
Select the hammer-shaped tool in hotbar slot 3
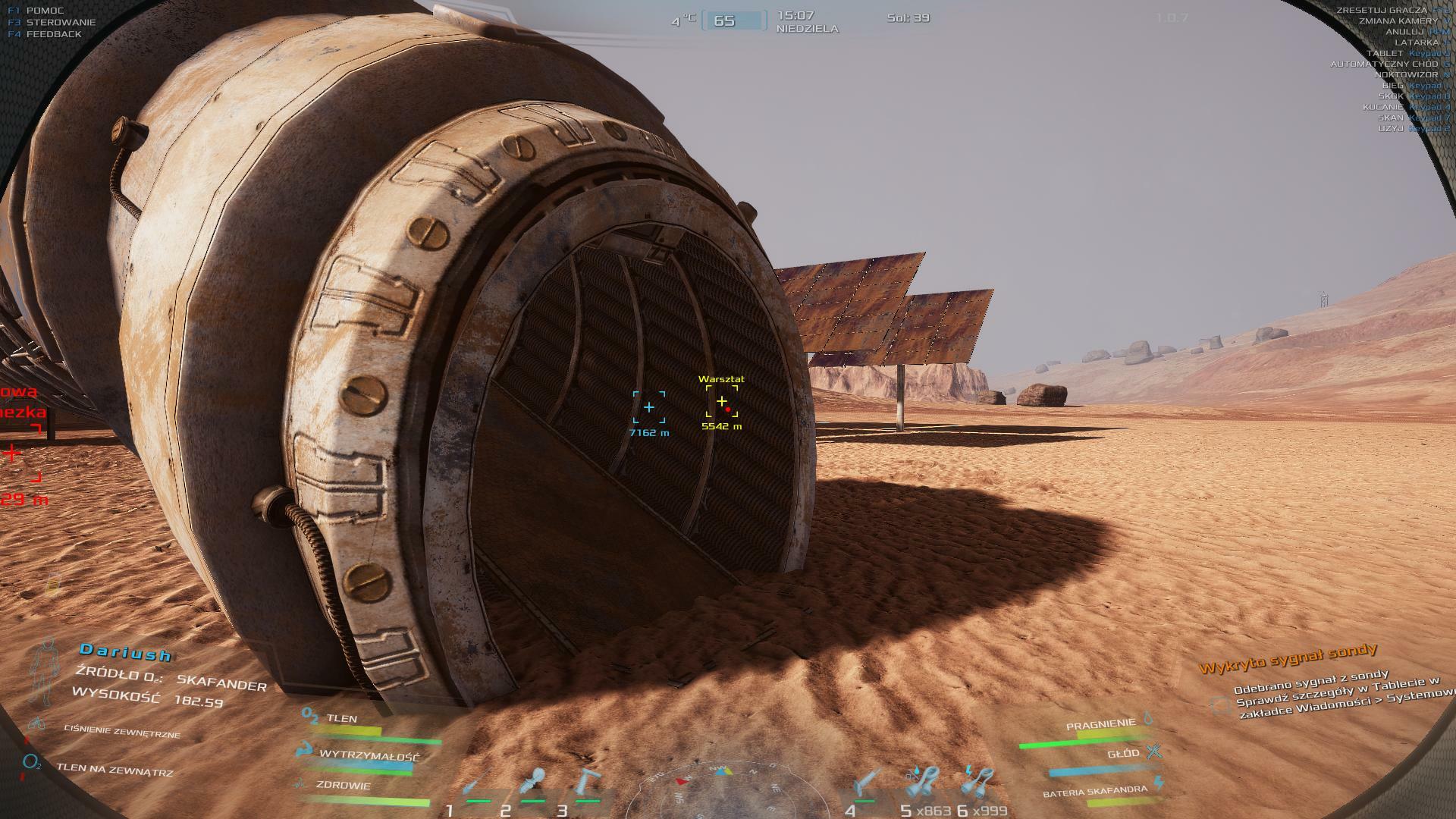(x=588, y=783)
